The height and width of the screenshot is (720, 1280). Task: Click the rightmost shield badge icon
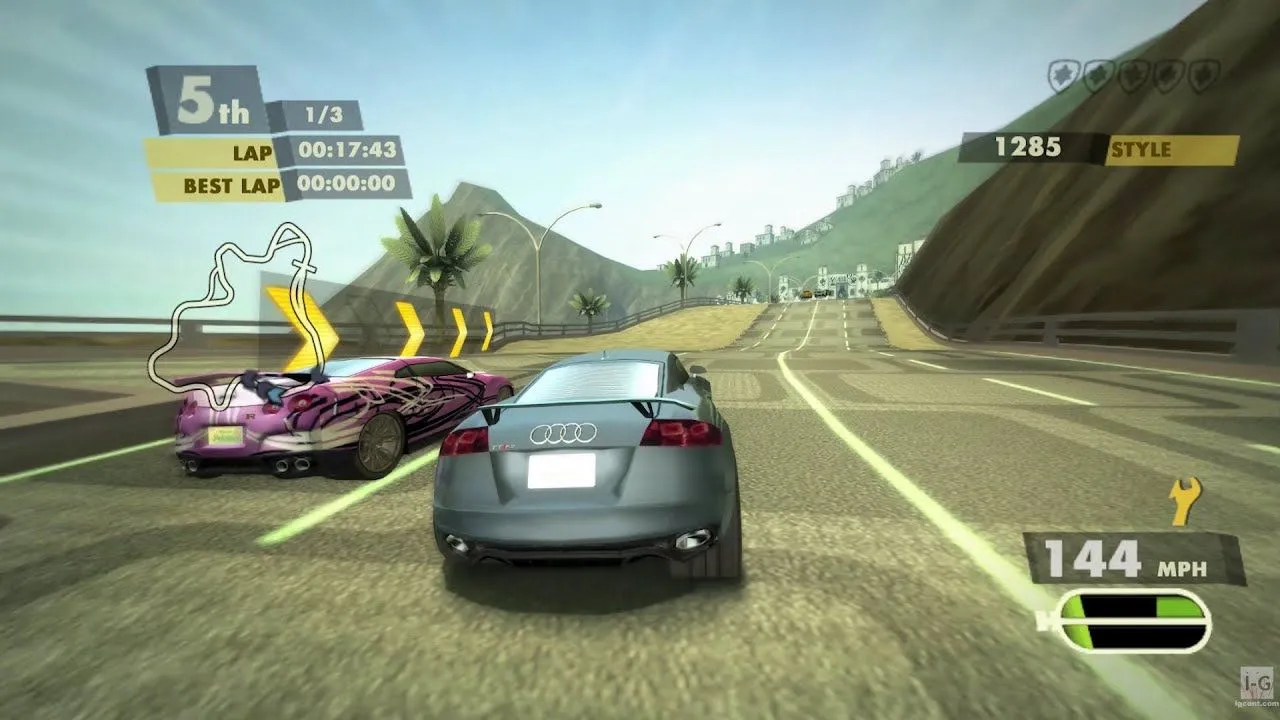point(1200,73)
